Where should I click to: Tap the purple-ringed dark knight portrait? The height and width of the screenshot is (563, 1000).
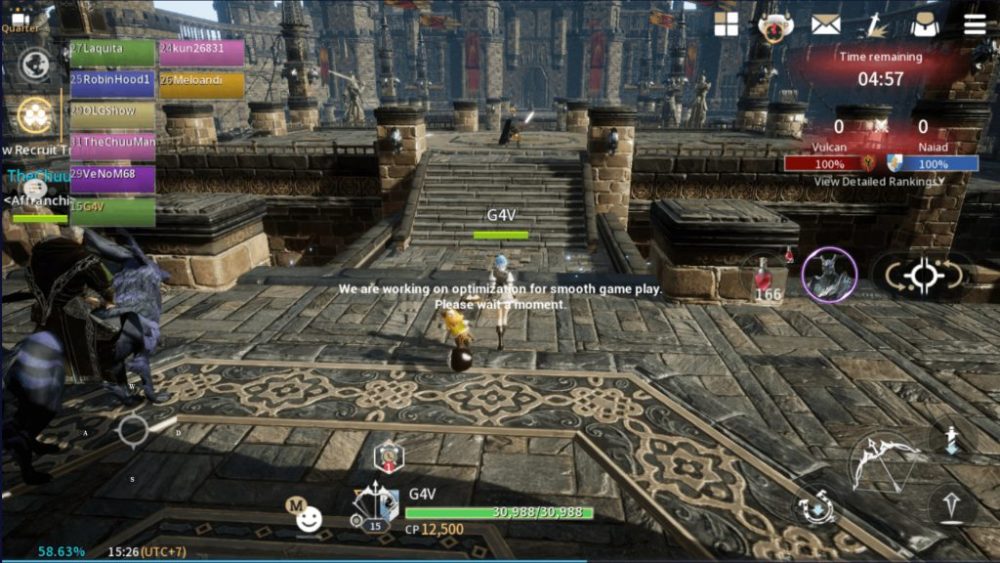[x=829, y=273]
